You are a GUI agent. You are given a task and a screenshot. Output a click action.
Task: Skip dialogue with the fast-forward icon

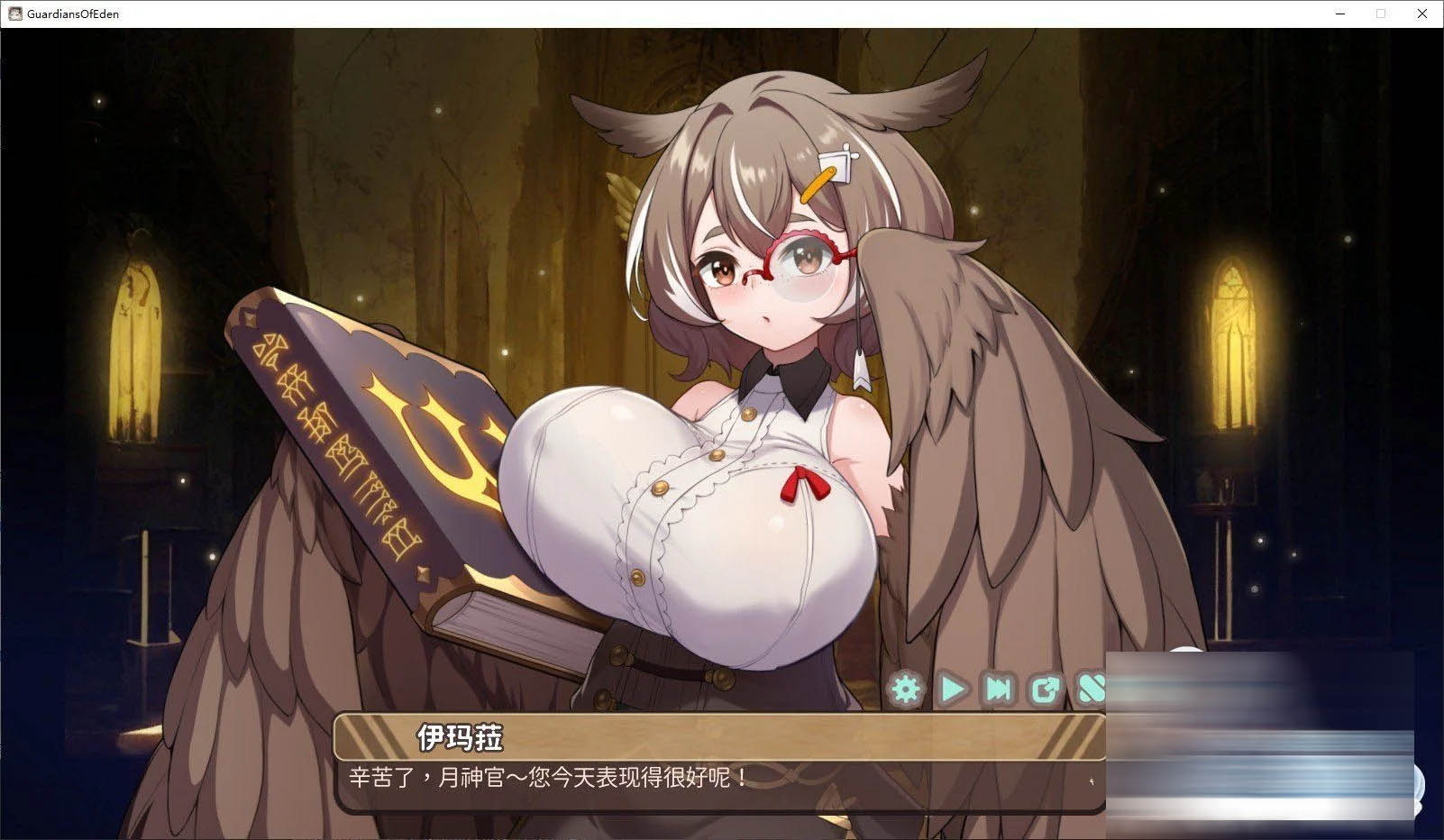click(x=999, y=689)
